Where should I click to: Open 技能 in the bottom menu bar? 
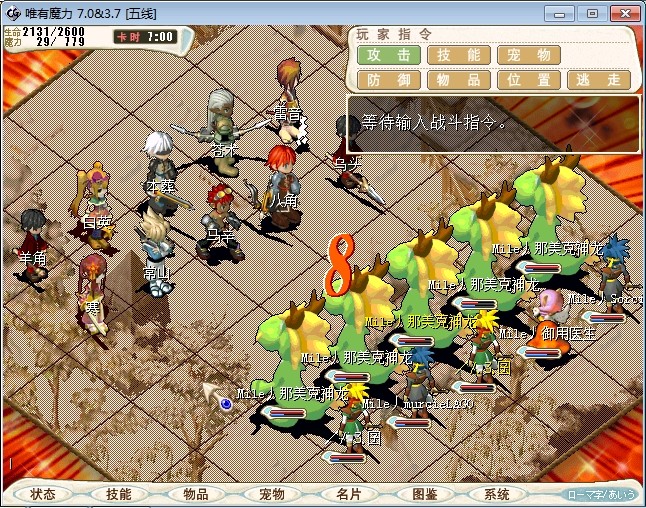[x=119, y=494]
